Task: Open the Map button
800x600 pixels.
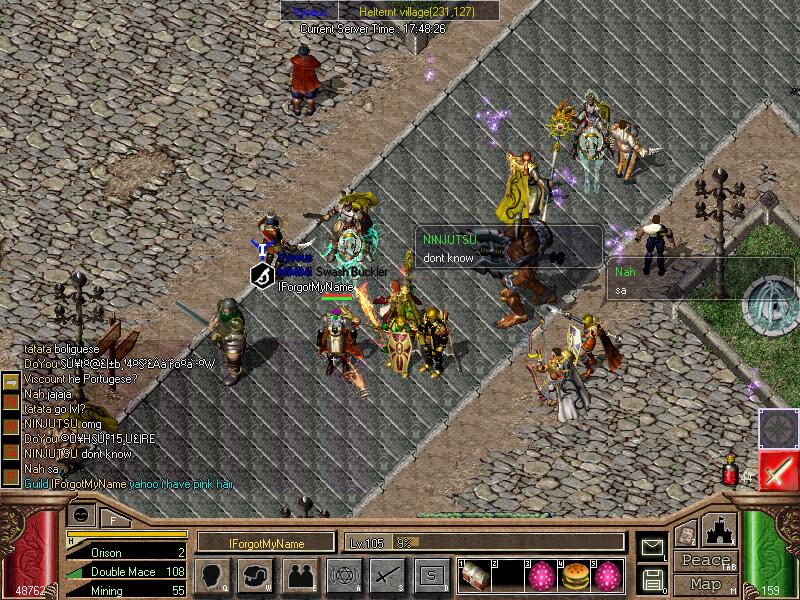Action: 705,584
